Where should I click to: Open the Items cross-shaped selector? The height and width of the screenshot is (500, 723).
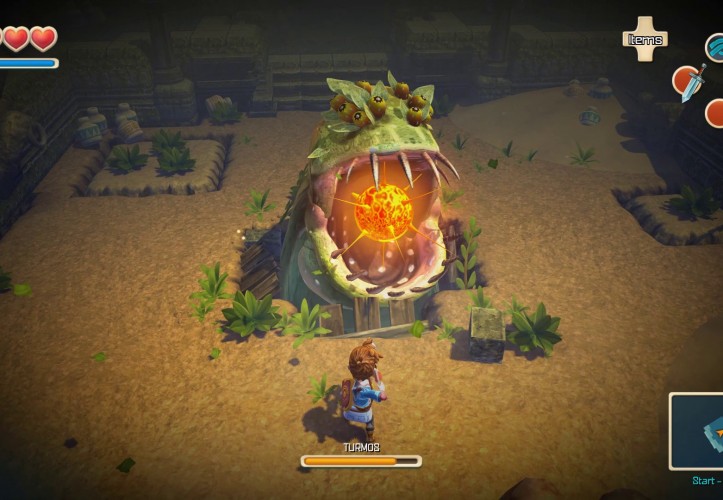click(x=645, y=38)
